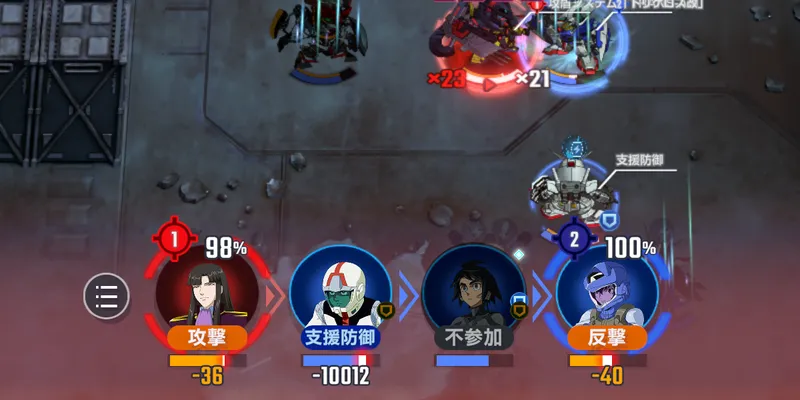
Task: Toggle the 不参加 non-participation label
Action: [x=474, y=337]
